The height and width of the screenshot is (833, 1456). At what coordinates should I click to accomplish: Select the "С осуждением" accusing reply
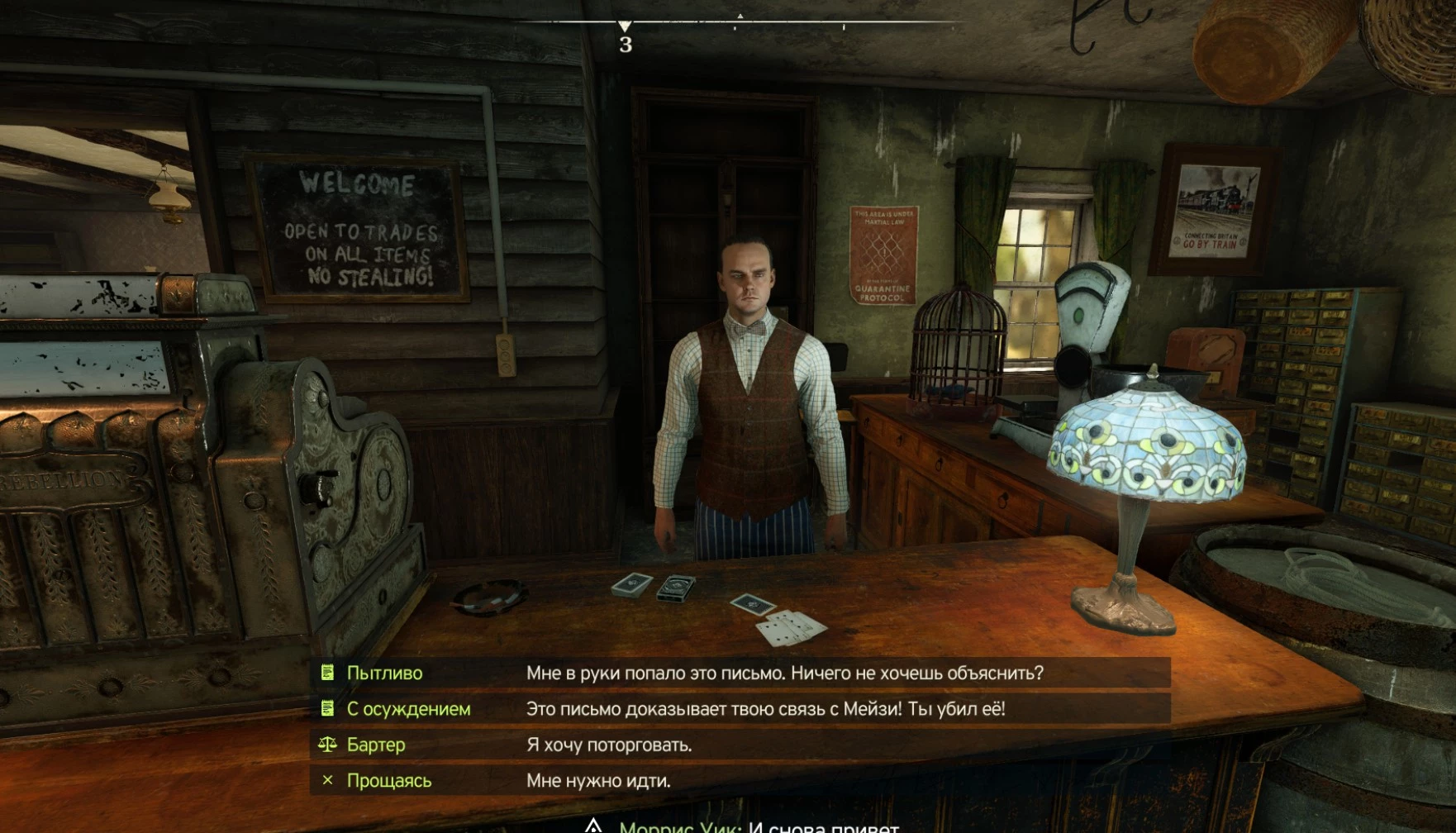pyautogui.click(x=740, y=709)
